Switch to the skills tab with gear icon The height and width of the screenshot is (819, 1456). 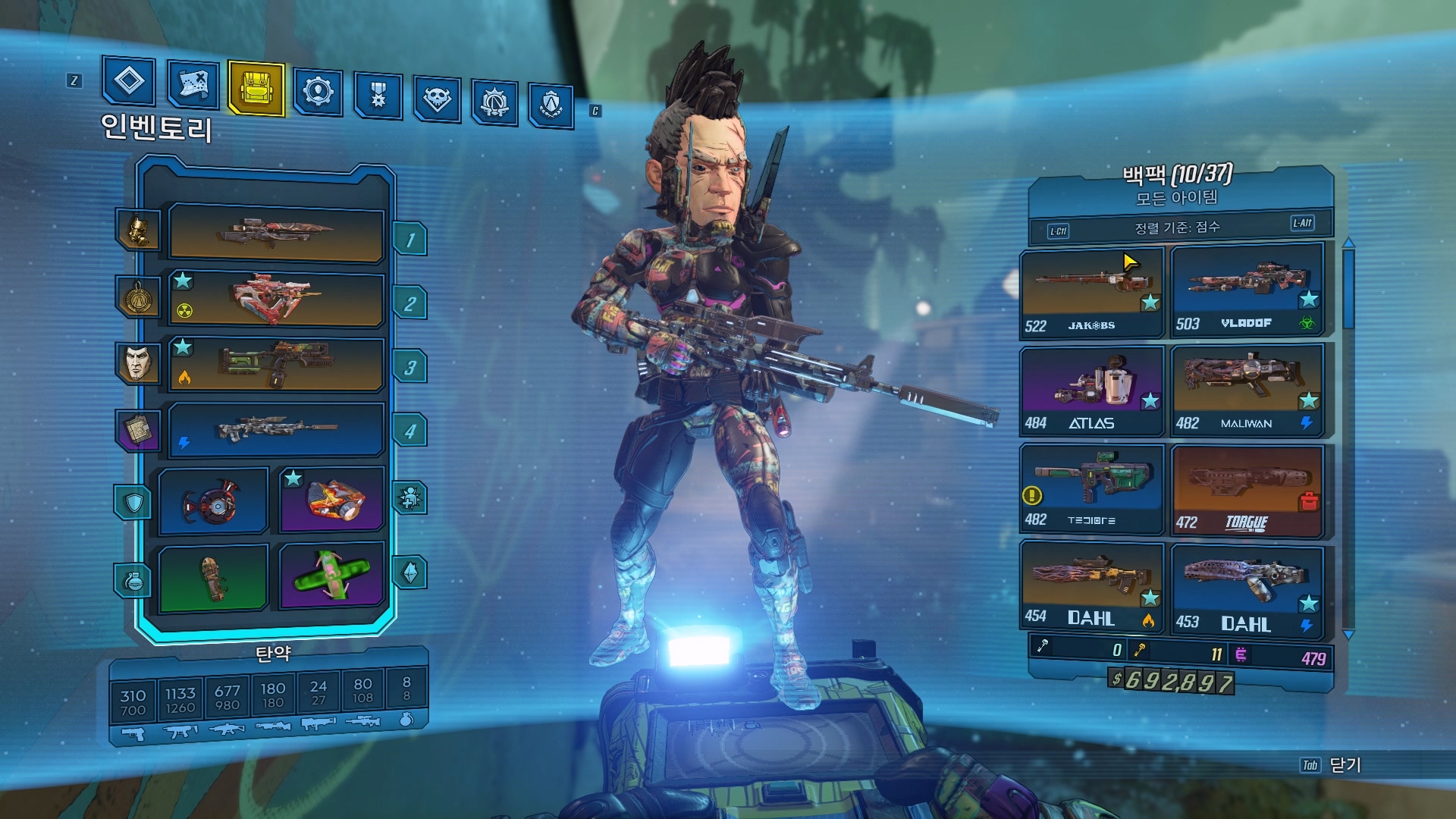pyautogui.click(x=318, y=92)
